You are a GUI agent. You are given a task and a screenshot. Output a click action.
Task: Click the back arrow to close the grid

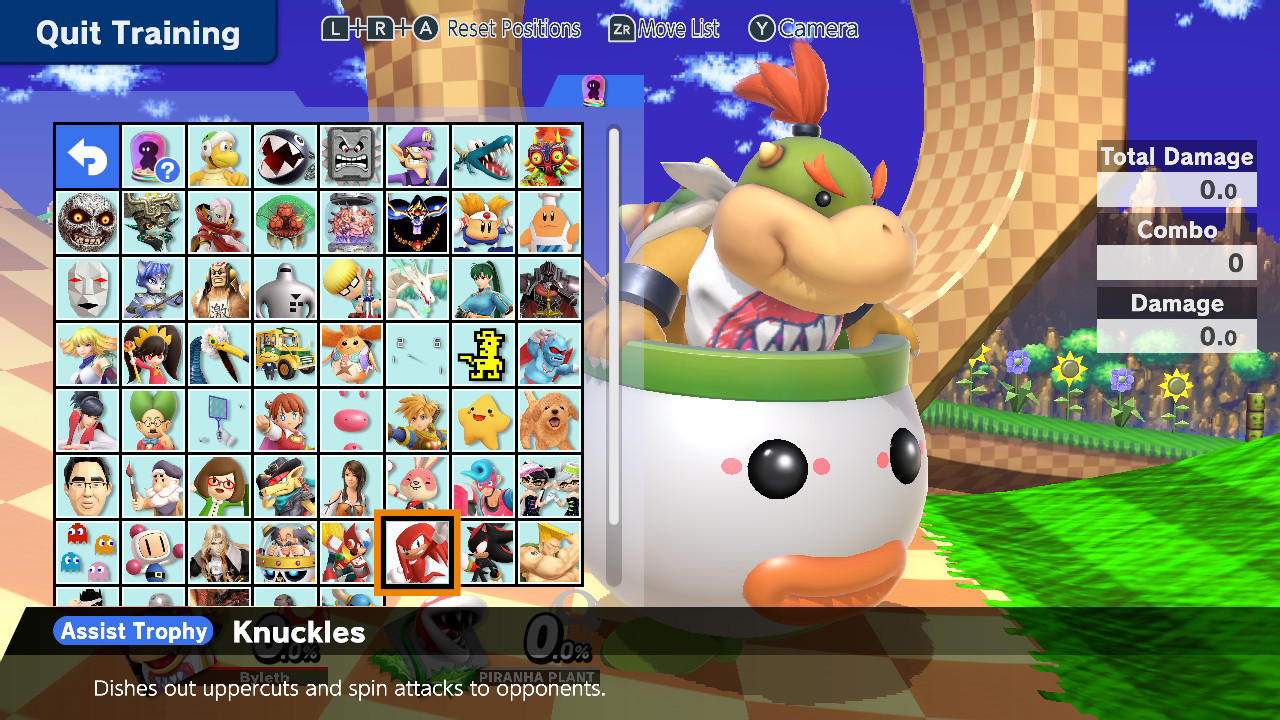click(x=88, y=157)
